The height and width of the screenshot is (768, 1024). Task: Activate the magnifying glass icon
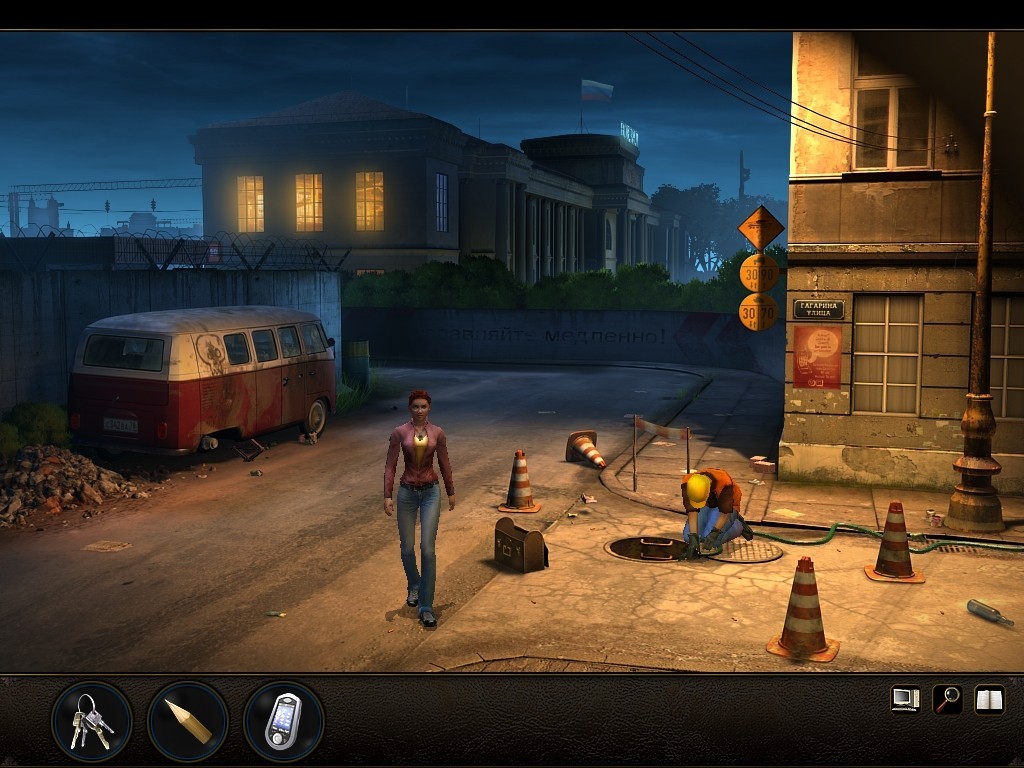[947, 699]
